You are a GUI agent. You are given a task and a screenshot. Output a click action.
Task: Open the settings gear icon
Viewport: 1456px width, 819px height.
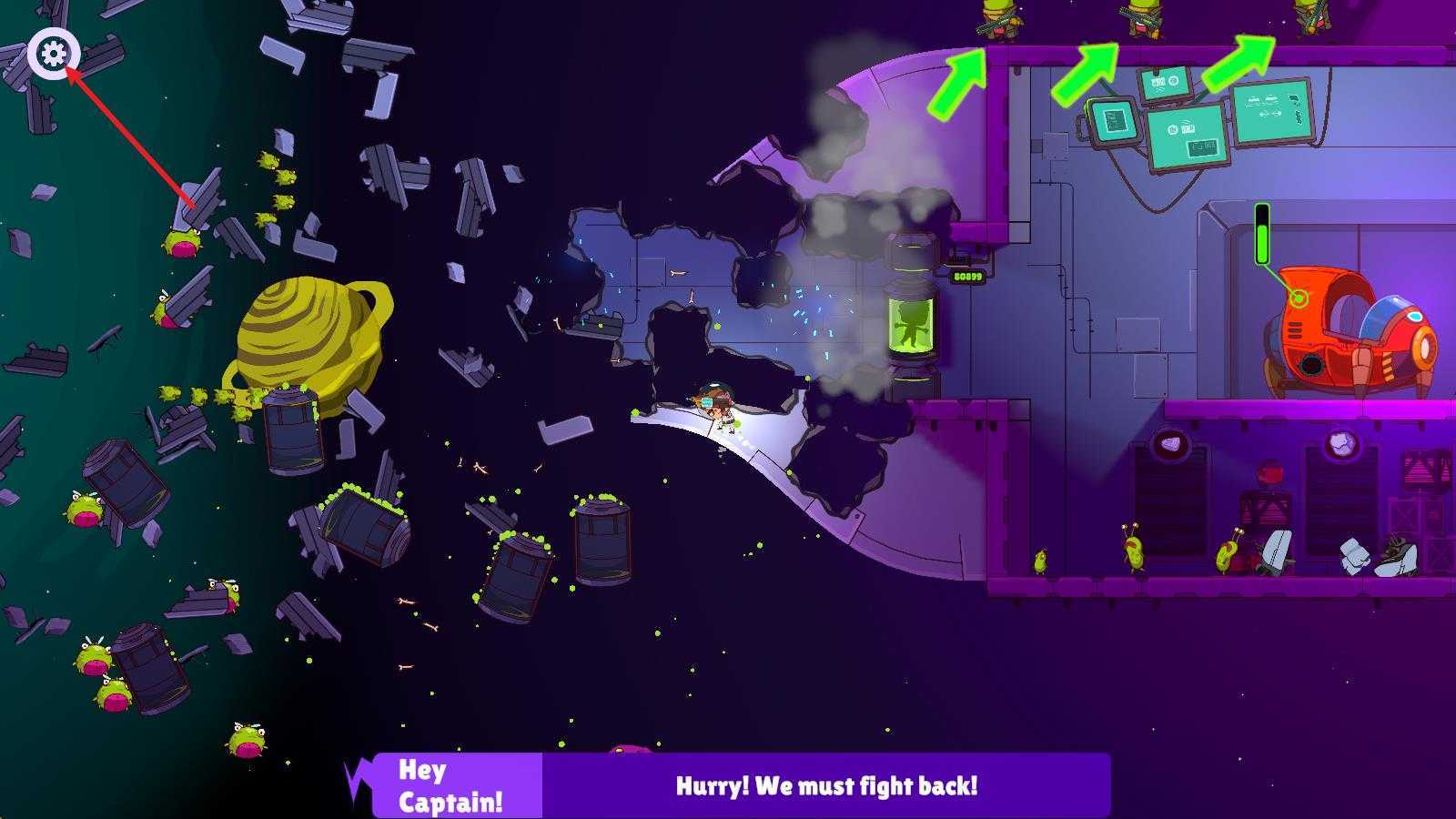coord(54,55)
